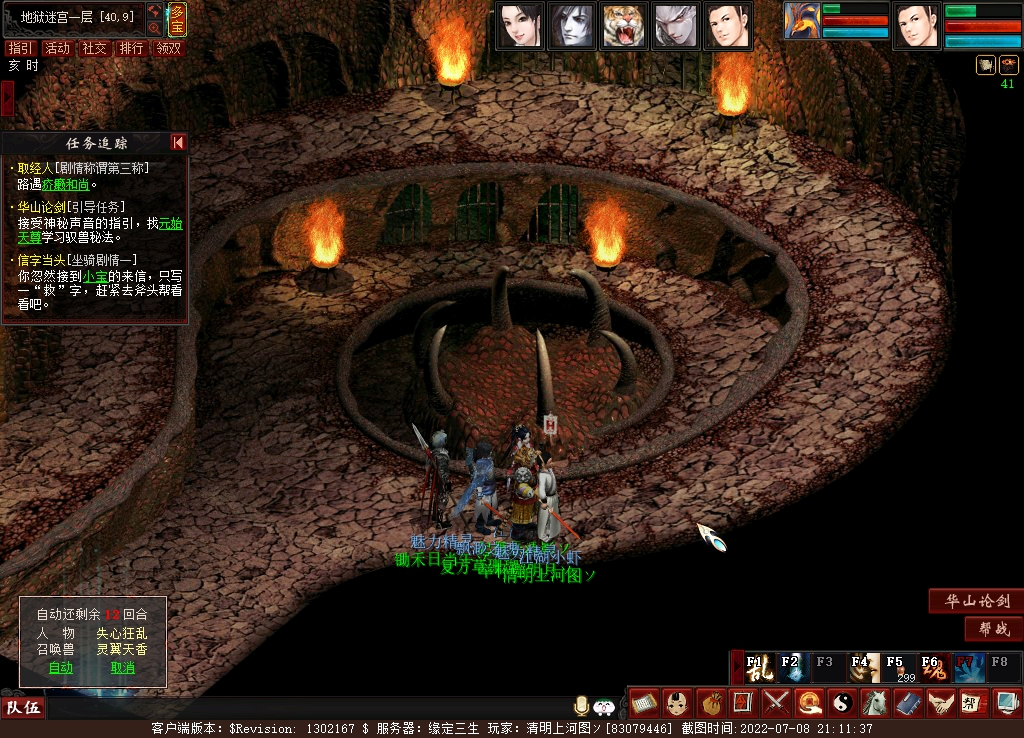The image size is (1024, 738).
Task: Open the money pouch bag icon
Action: tap(710, 703)
